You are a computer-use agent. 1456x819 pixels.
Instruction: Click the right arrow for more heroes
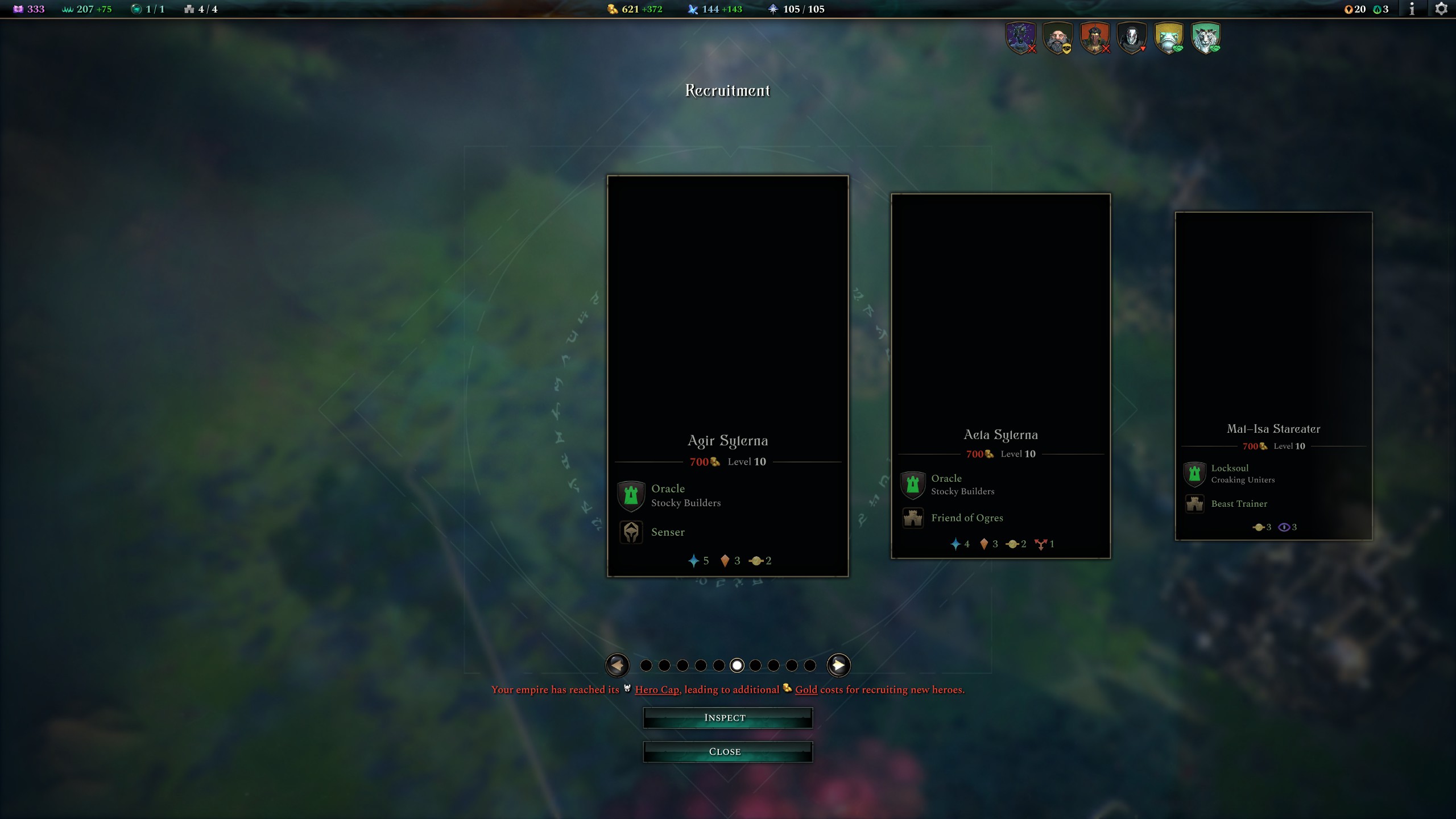840,665
